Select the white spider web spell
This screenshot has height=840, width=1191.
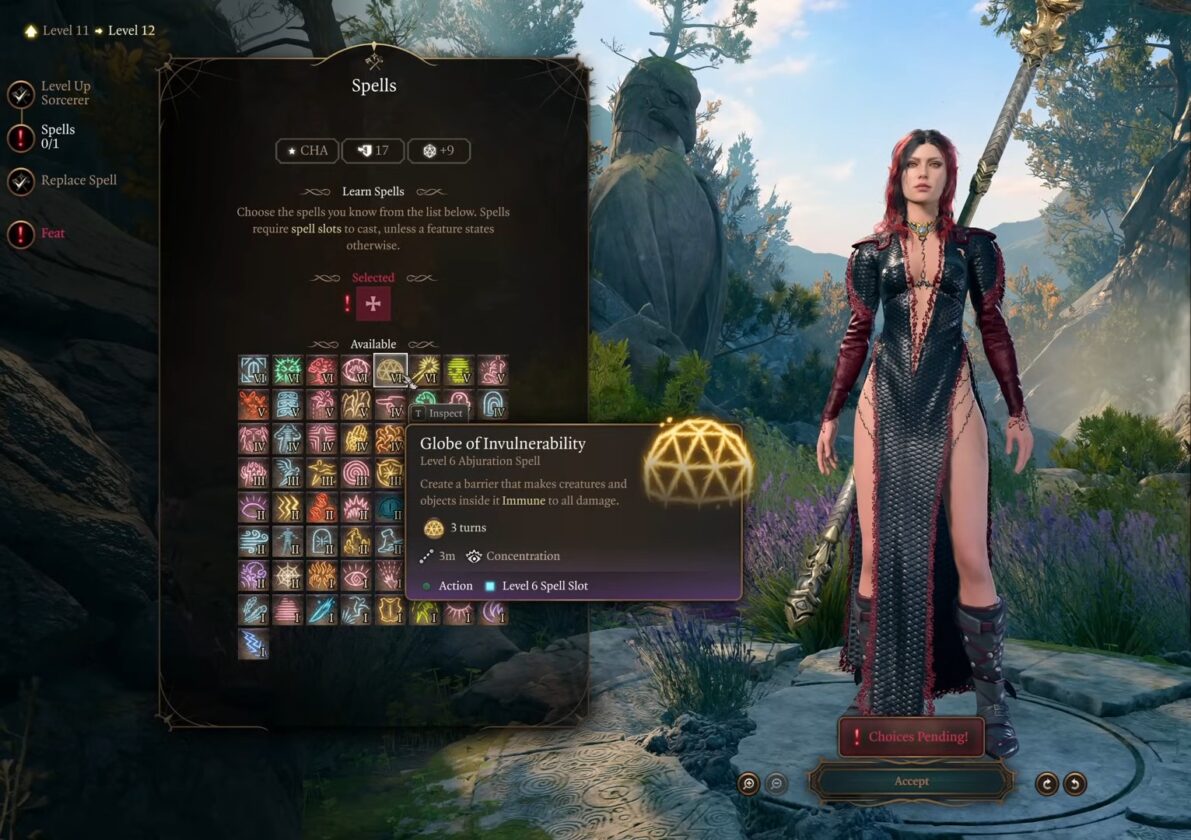(288, 575)
